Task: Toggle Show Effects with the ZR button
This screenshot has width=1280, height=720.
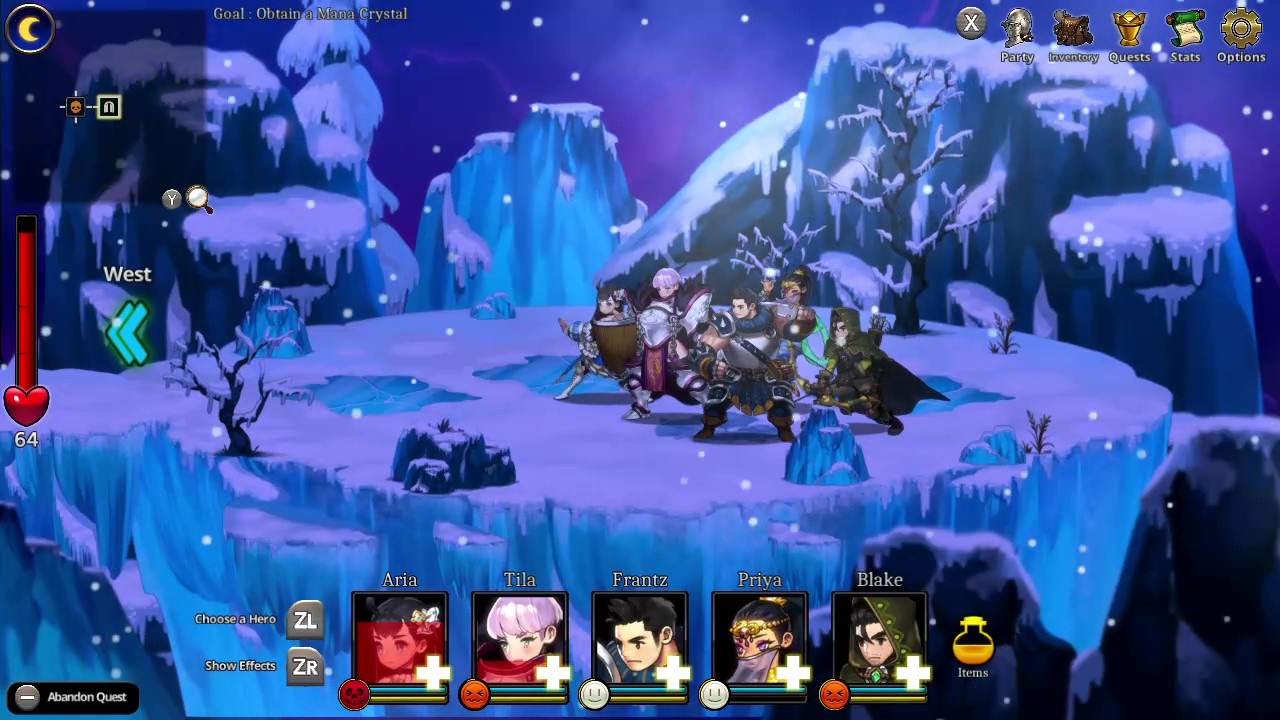Action: tap(305, 666)
